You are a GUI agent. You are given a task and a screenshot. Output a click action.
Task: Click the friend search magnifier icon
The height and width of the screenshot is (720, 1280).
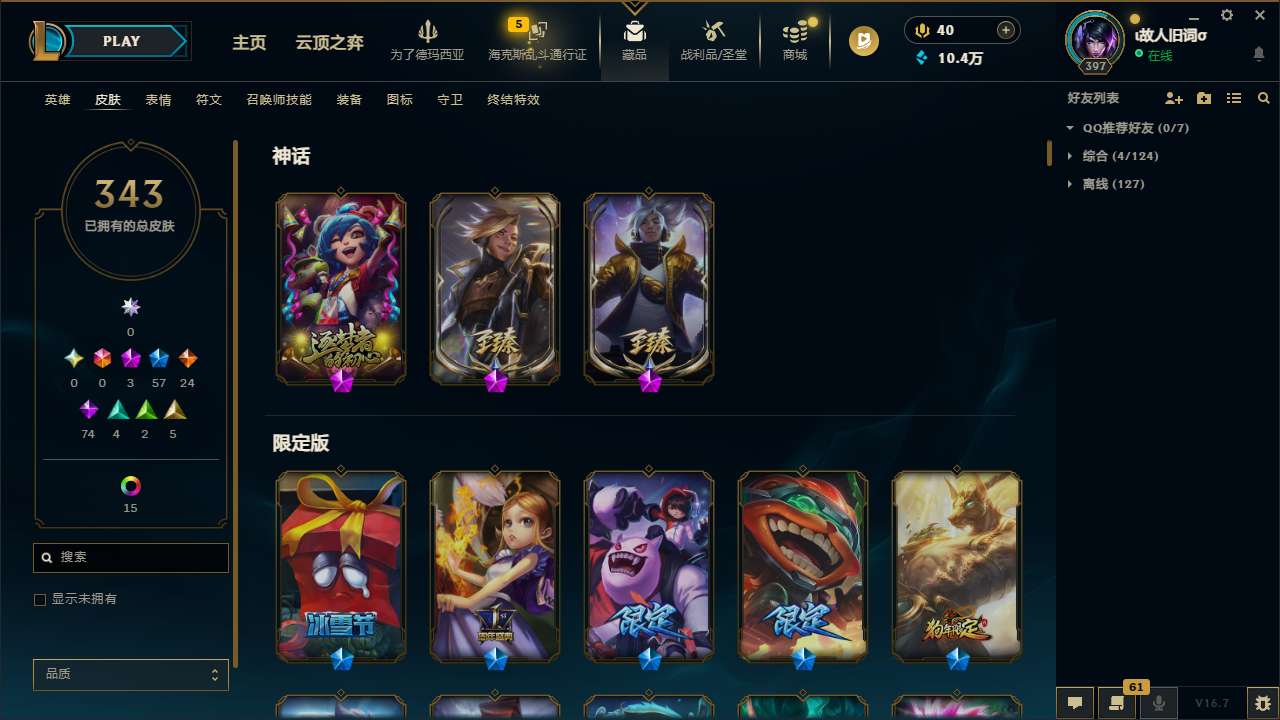tap(1264, 98)
